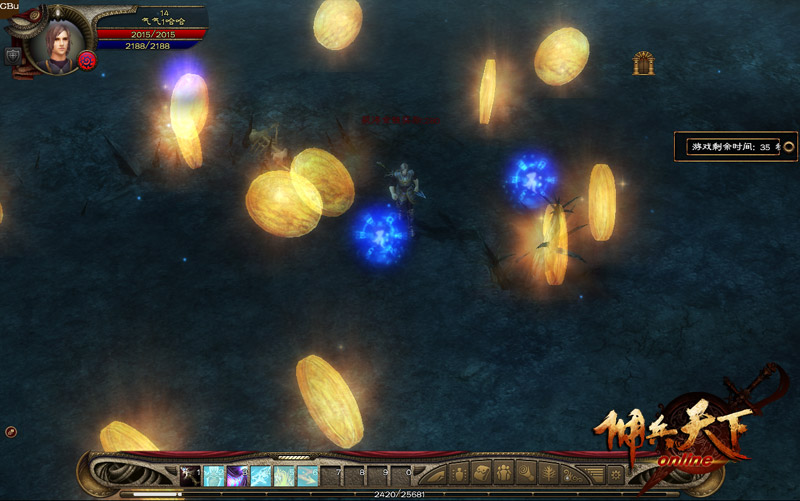This screenshot has height=501, width=800.
Task: Open the shield icon left of portrait
Action: point(13,56)
